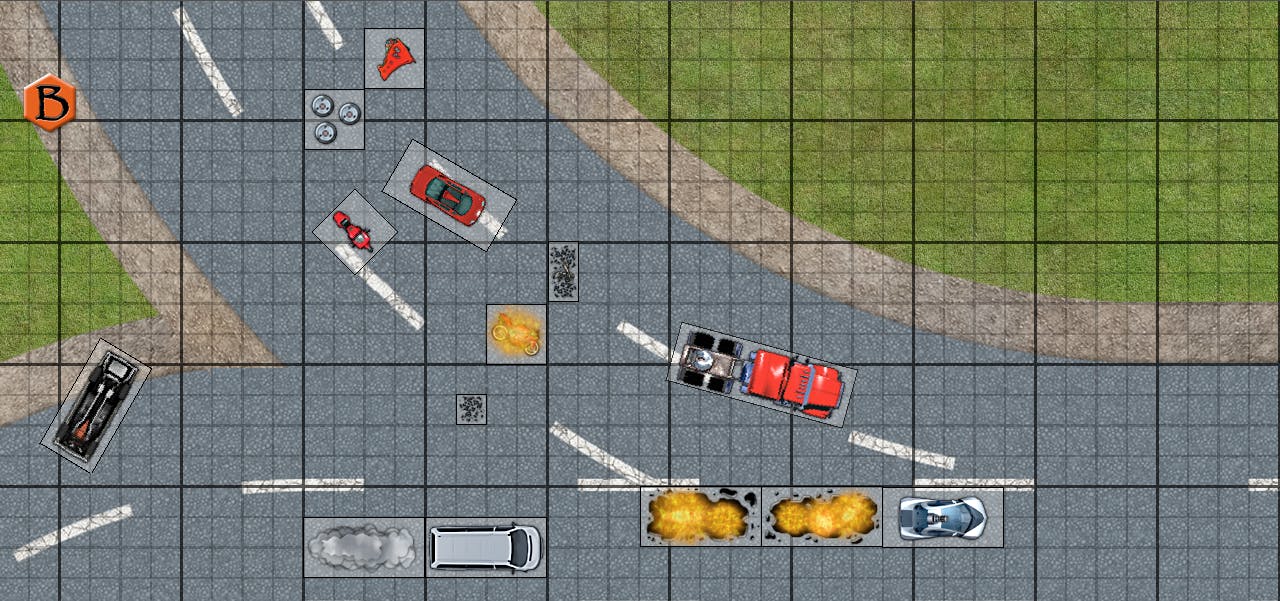Choose the red cloaked figure token
The image size is (1280, 601).
tap(394, 58)
